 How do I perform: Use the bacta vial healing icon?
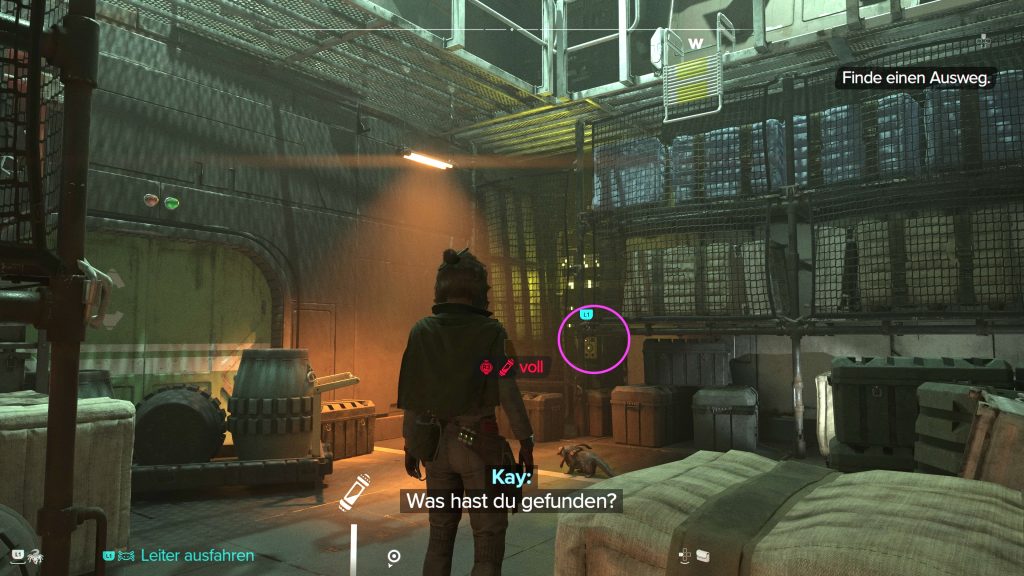[x=354, y=493]
